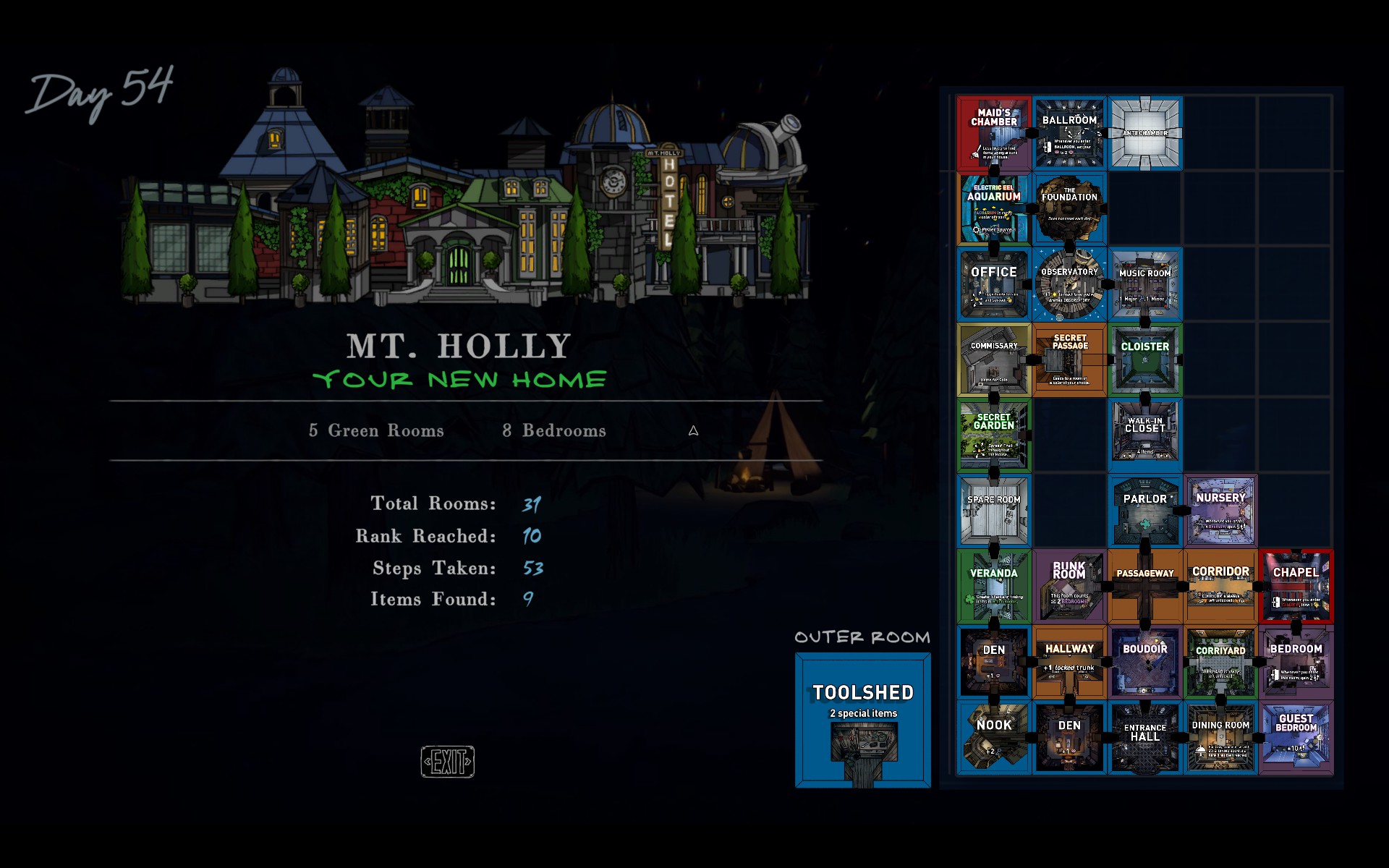Select the Music Room tile
The height and width of the screenshot is (868, 1389).
[1145, 284]
